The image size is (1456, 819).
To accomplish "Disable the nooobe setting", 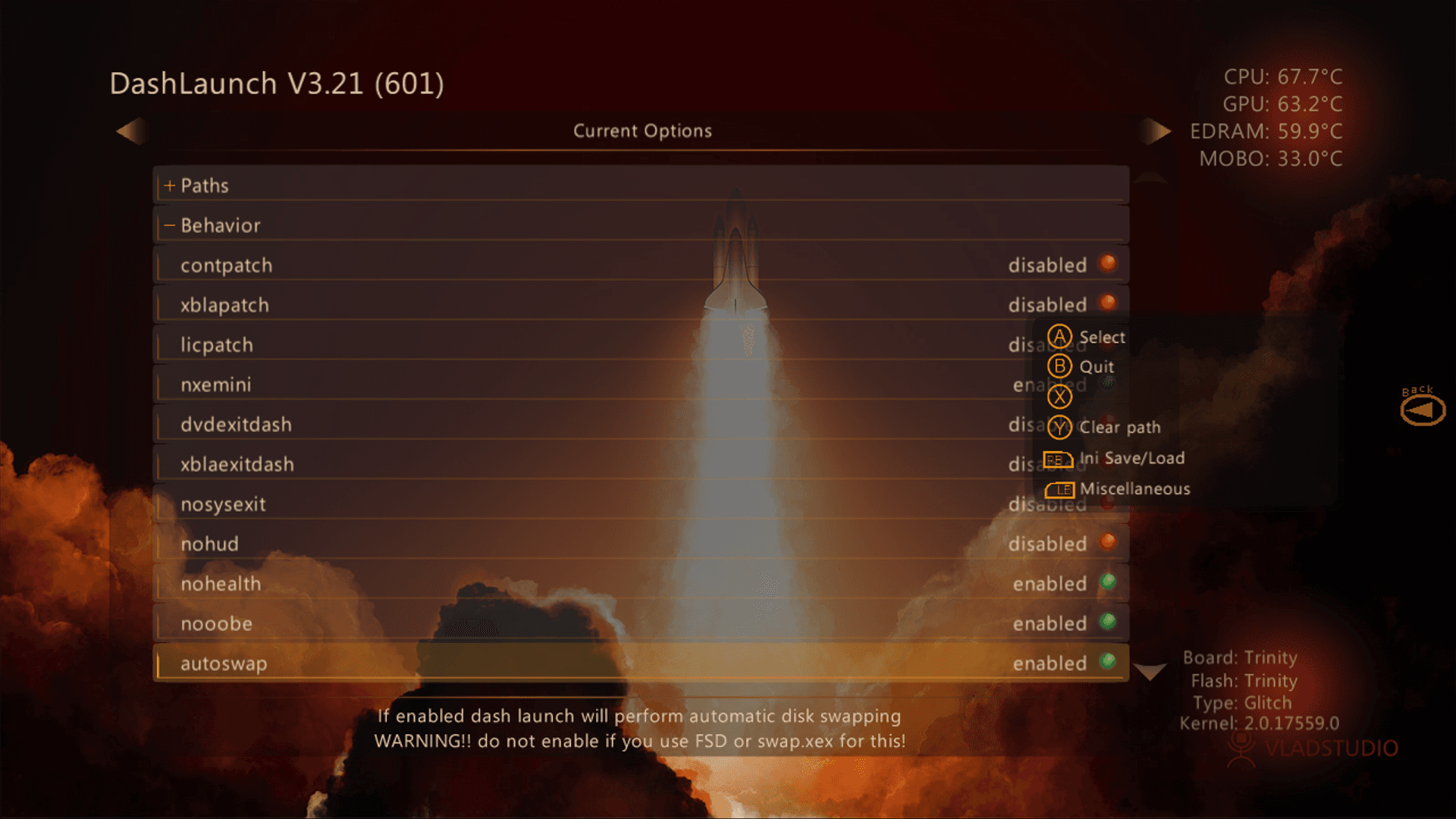I will 640,623.
